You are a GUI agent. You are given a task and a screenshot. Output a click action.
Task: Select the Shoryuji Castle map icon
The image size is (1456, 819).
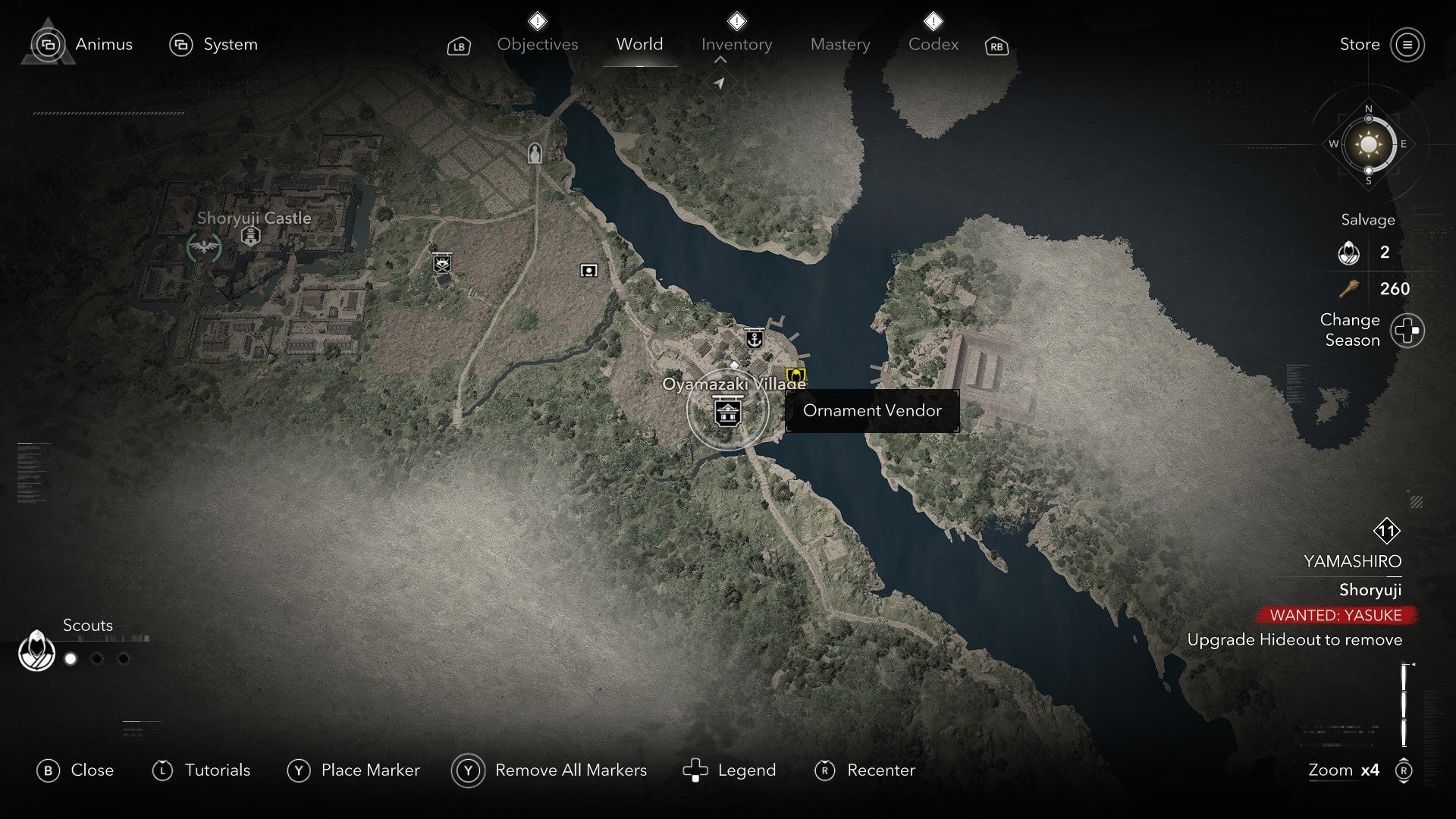[x=249, y=235]
